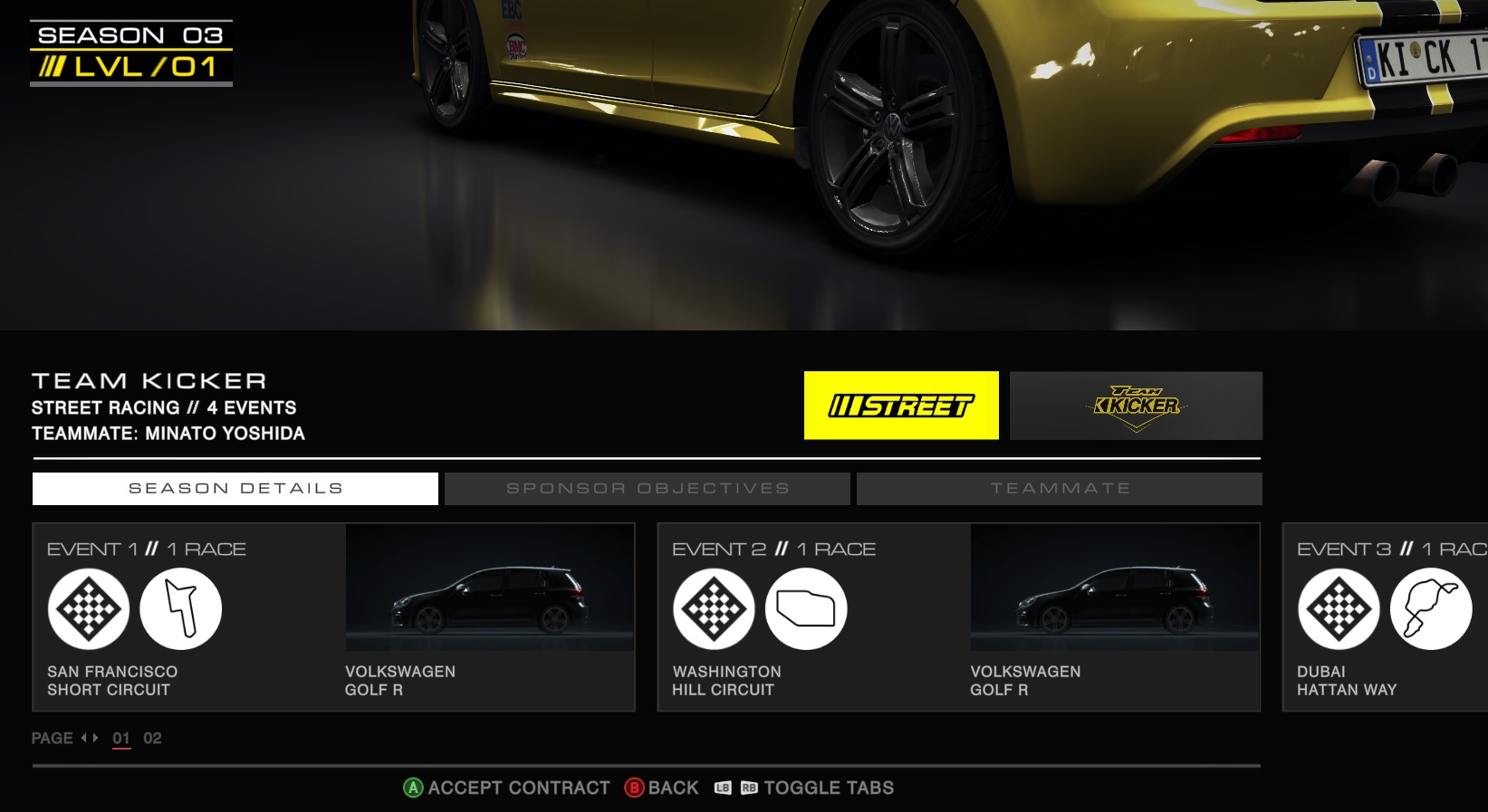Click the Team Kicker logo tile

[x=1136, y=406]
